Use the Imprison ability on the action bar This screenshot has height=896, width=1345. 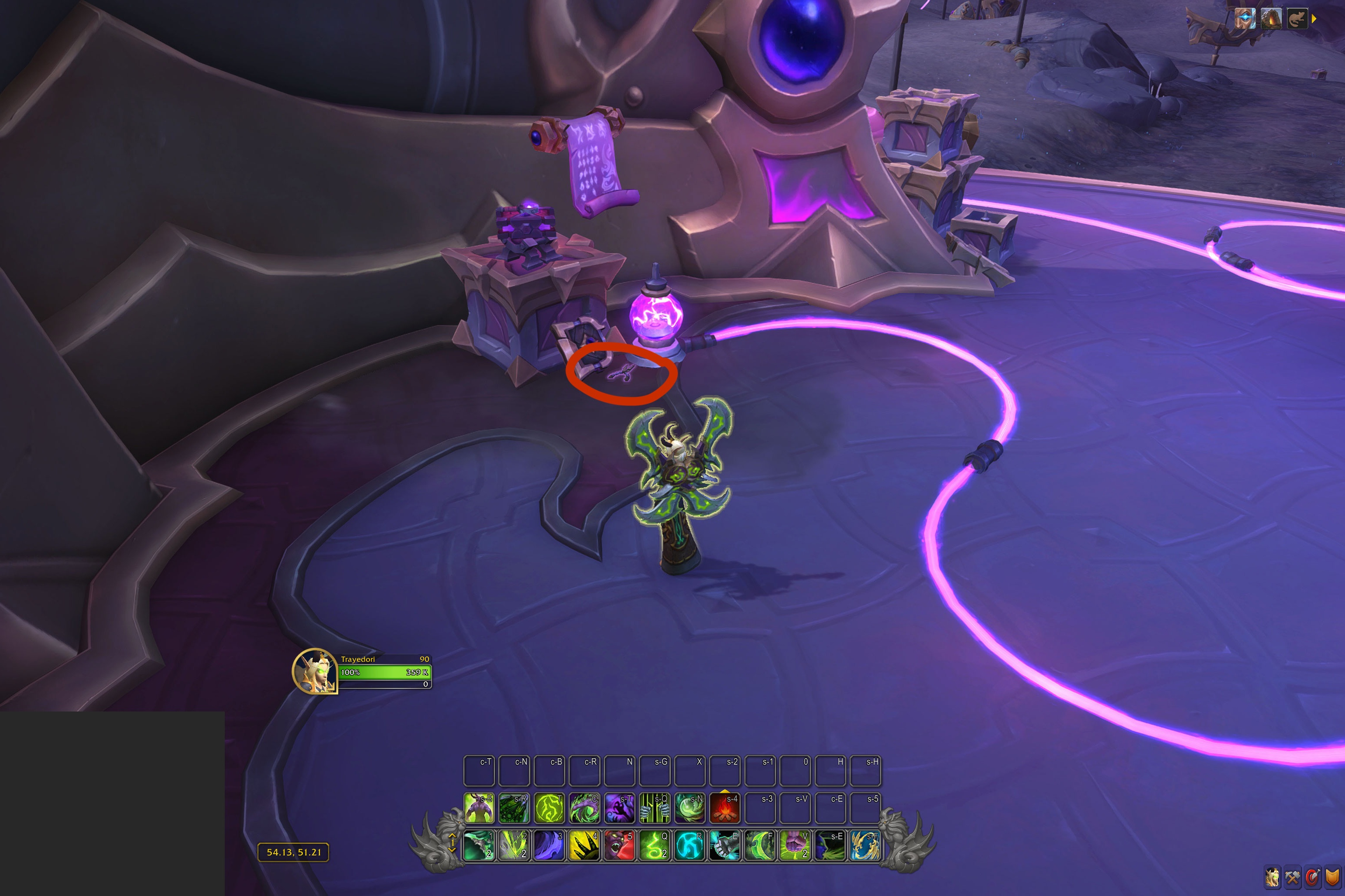[655, 807]
